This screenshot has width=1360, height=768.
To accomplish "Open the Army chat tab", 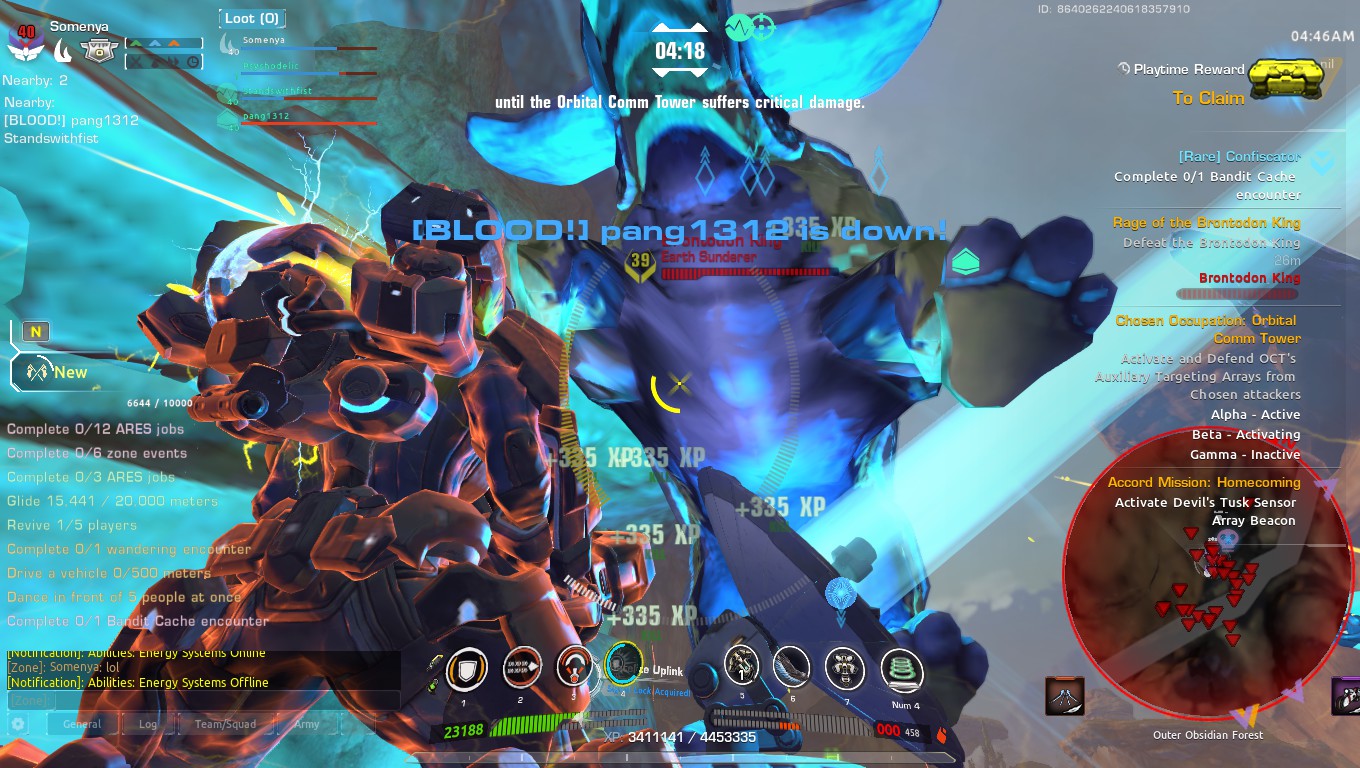I will [307, 724].
